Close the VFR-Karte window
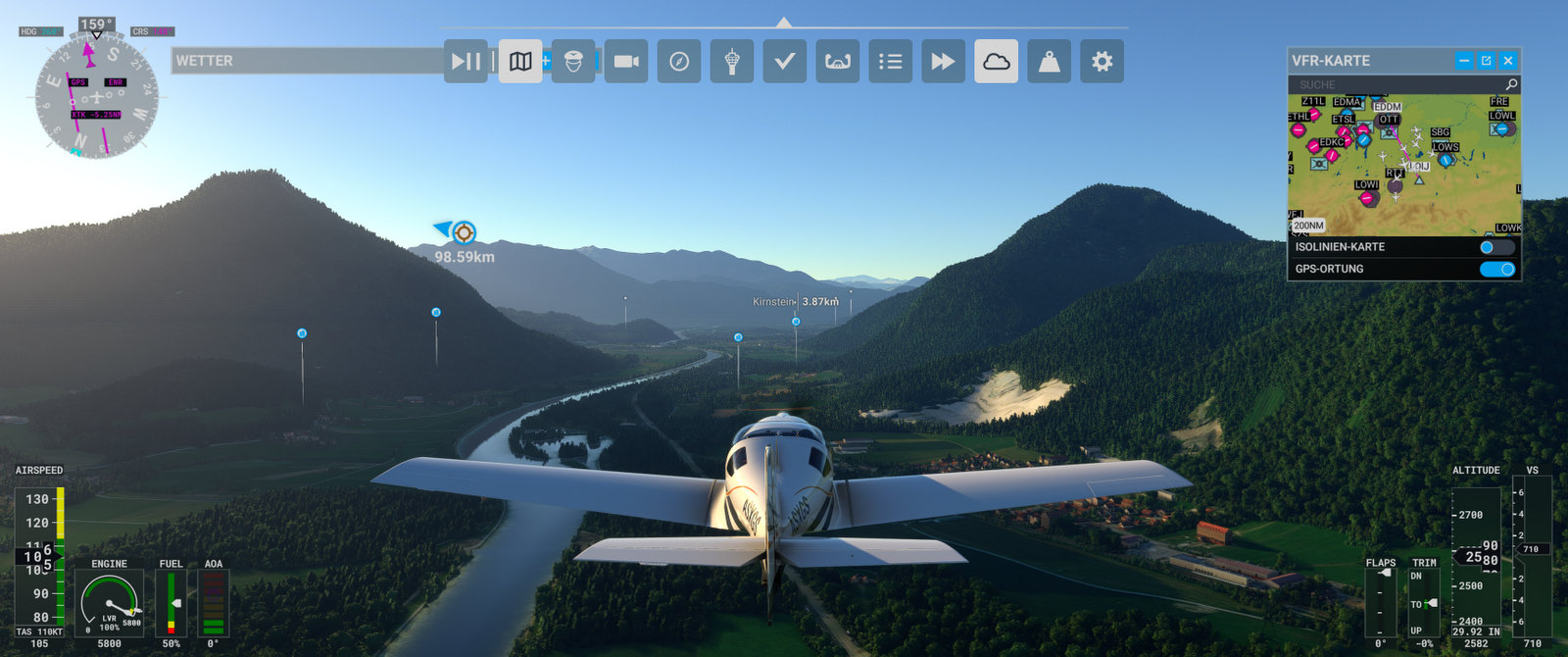This screenshot has width=1568, height=657. click(x=1508, y=61)
